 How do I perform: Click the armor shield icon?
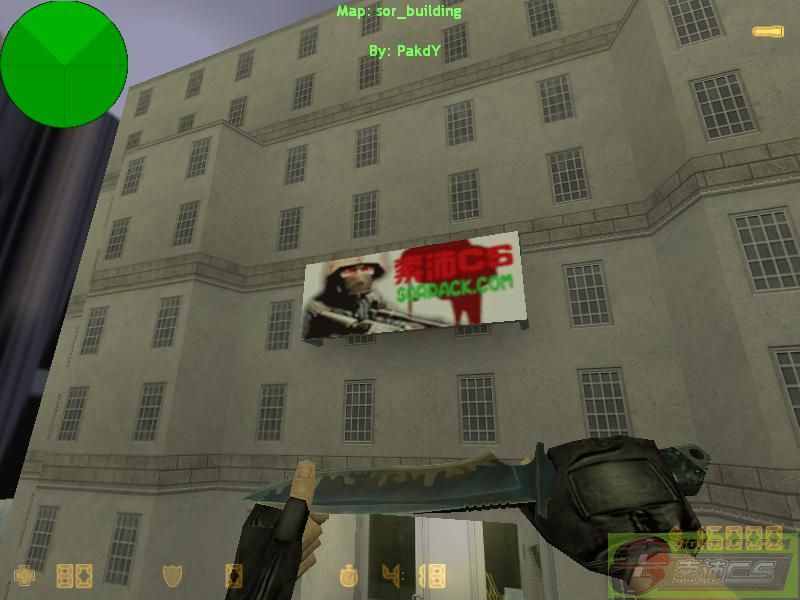(x=172, y=576)
